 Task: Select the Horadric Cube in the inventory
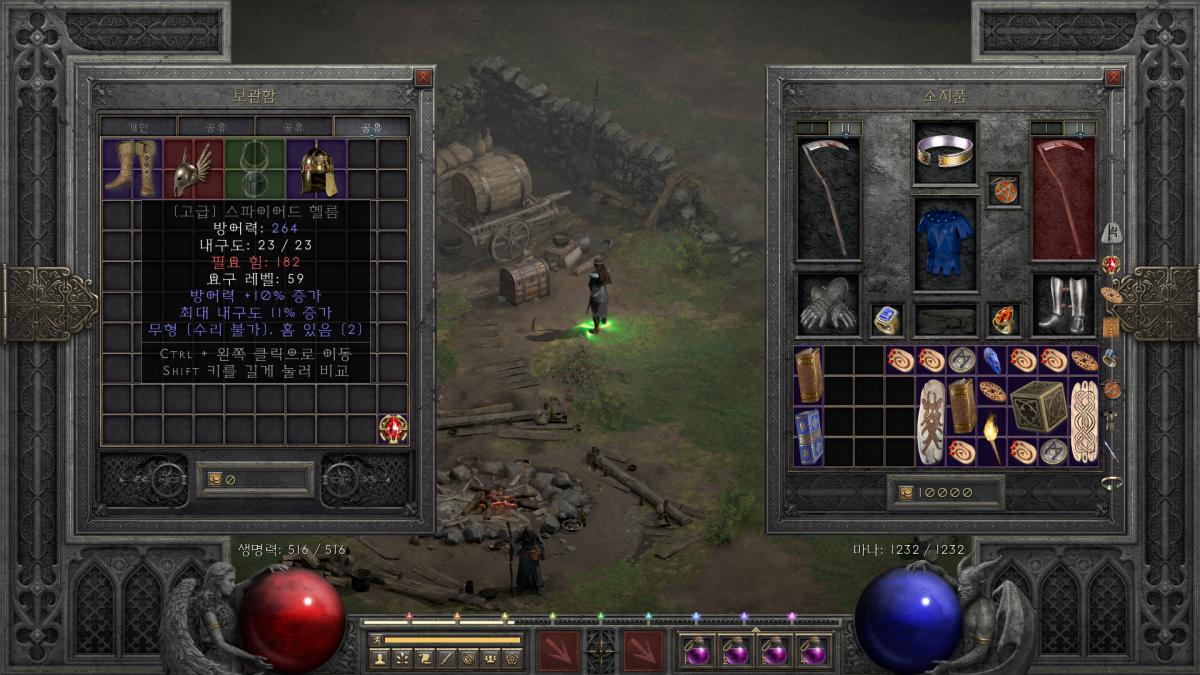(x=1037, y=406)
